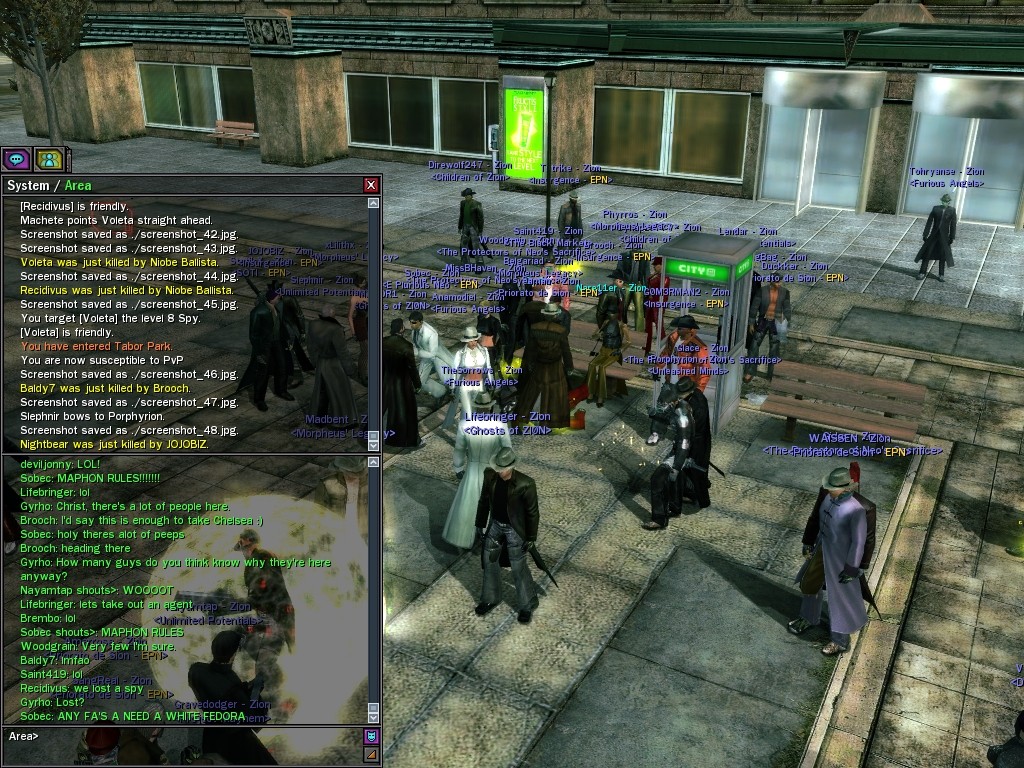Screen dimensions: 1024x768
Task: Open the team members panel icon
Action: (x=48, y=159)
